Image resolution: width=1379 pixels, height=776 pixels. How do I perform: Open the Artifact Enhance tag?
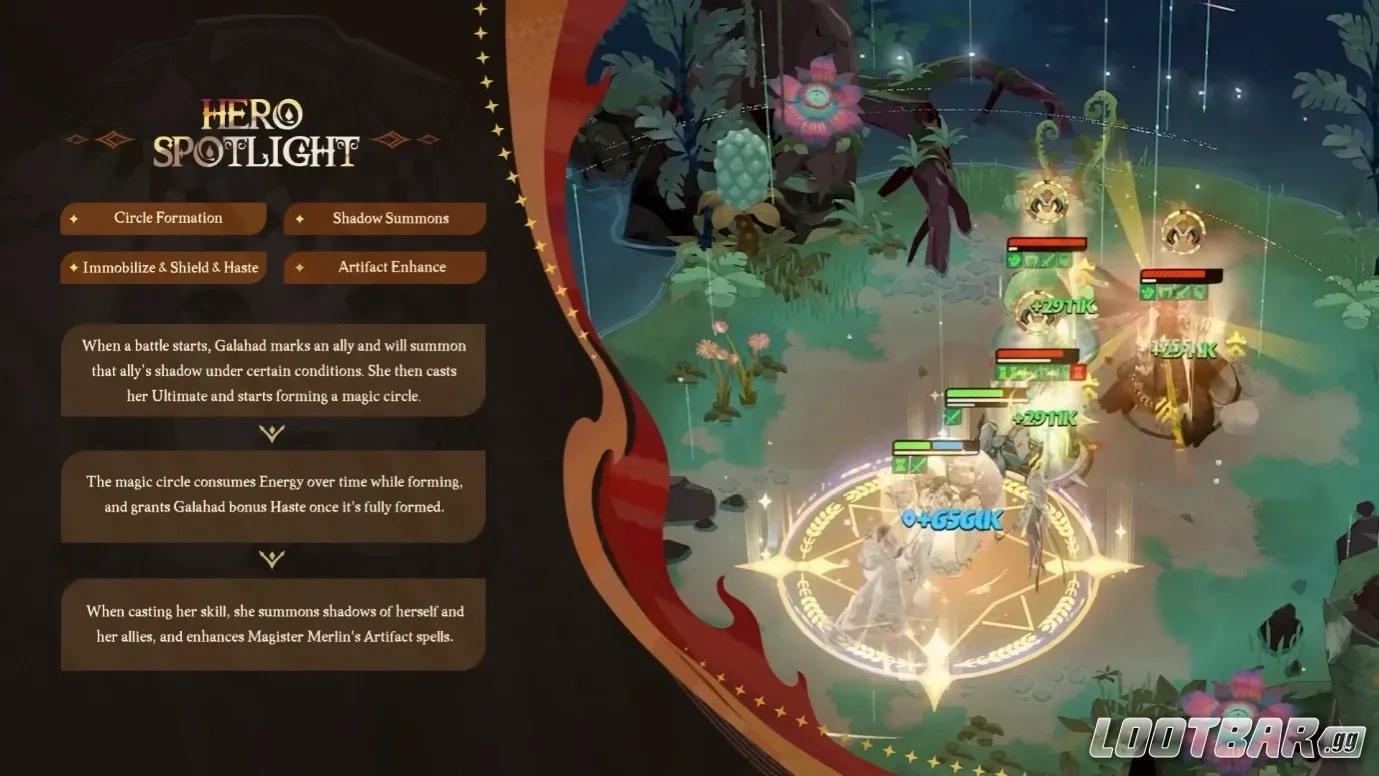(386, 267)
